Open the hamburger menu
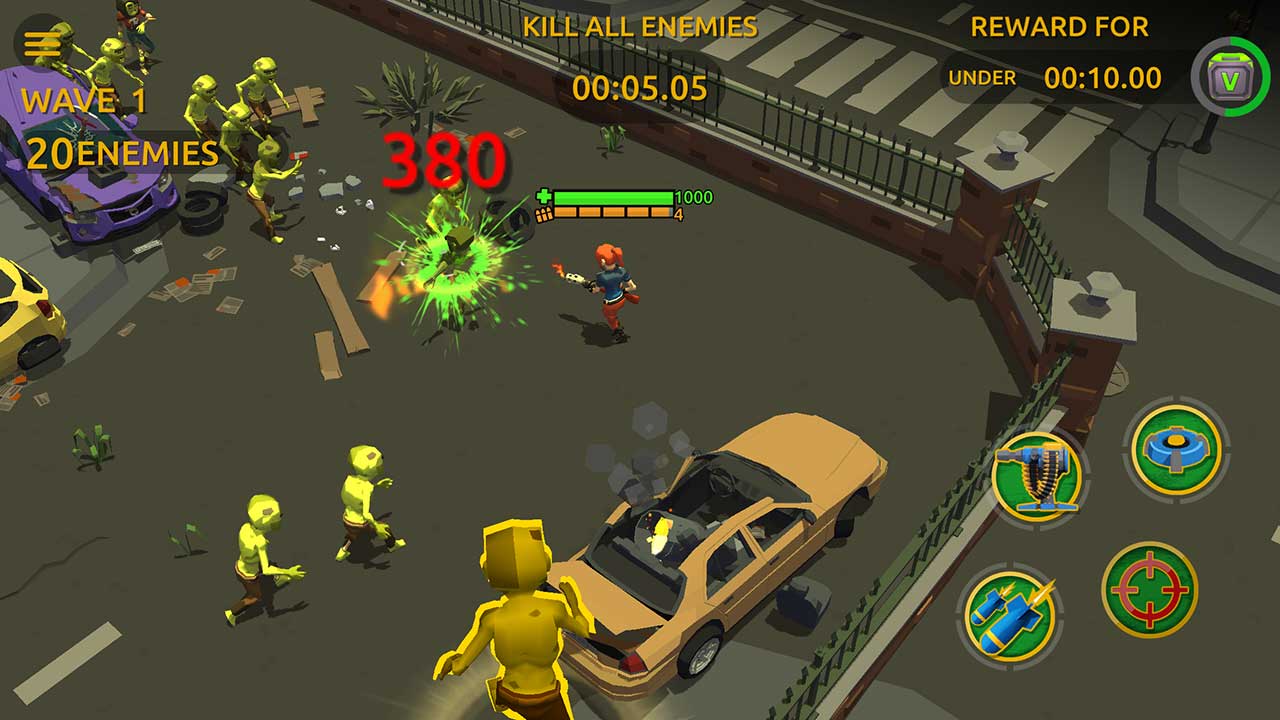This screenshot has height=720, width=1280. coord(40,42)
